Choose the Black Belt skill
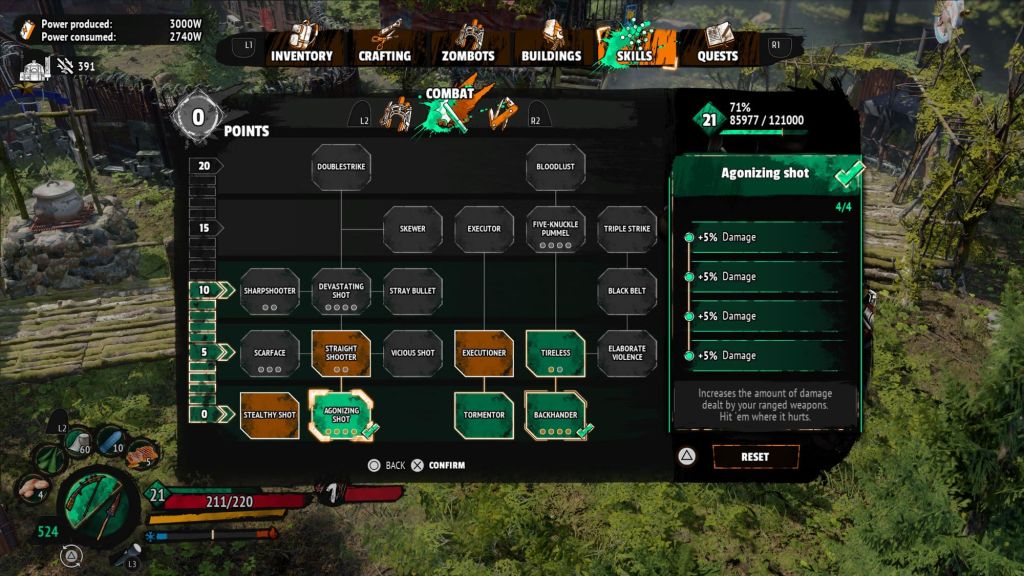Viewport: 1024px width, 576px height. coord(627,291)
